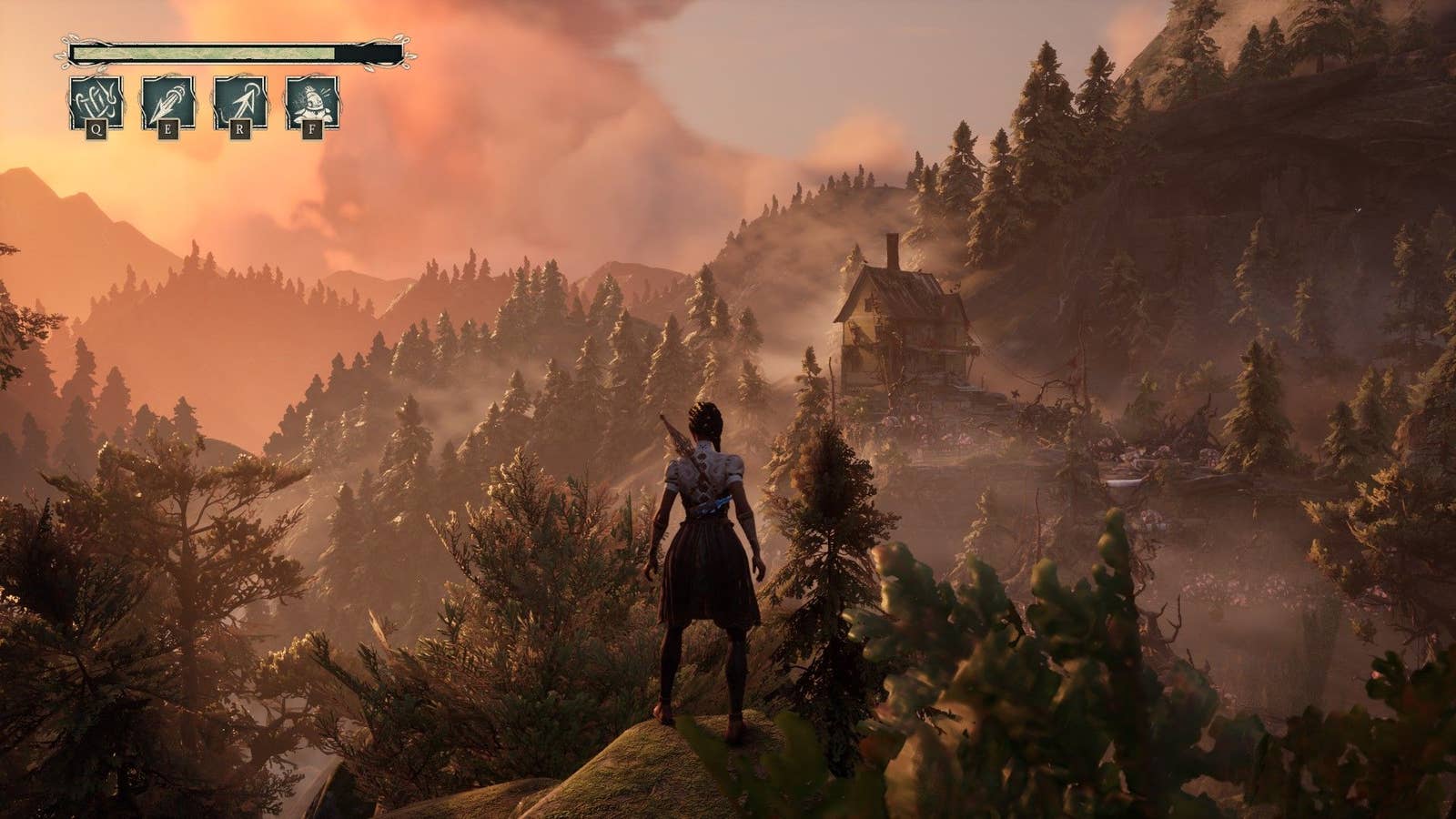
Task: Trigger the upward arrow ability icon
Action: tap(239, 103)
